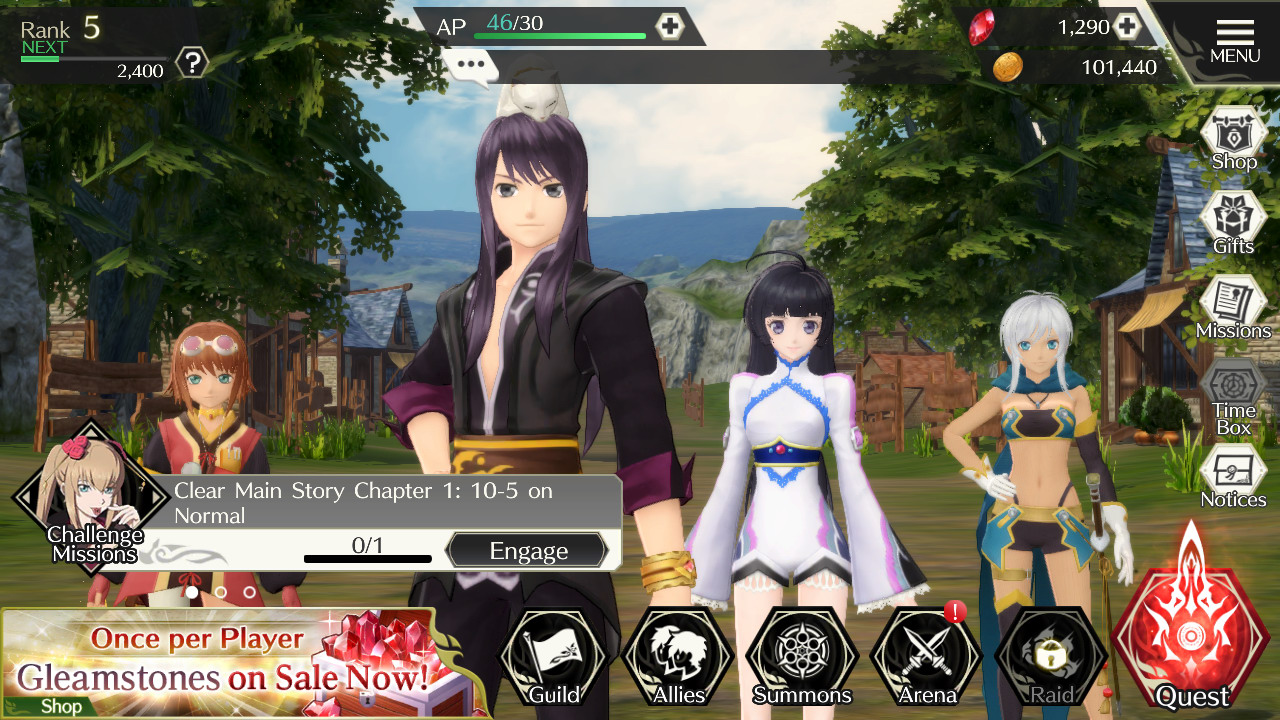This screenshot has width=1280, height=720.
Task: Open the chat speech bubble
Action: [x=471, y=67]
